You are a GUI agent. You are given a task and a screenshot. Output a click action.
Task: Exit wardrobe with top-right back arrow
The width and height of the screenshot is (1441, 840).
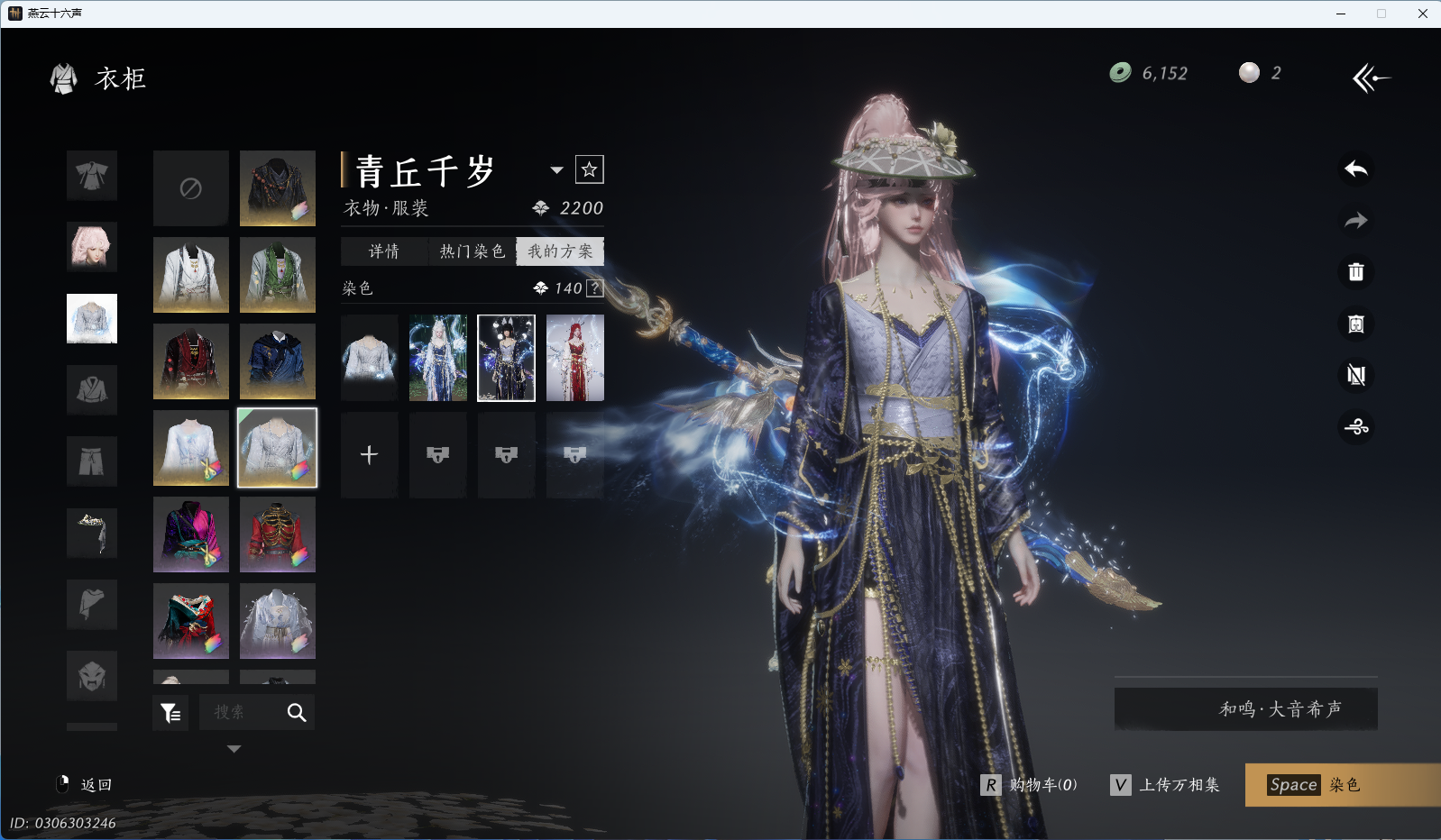click(1371, 78)
